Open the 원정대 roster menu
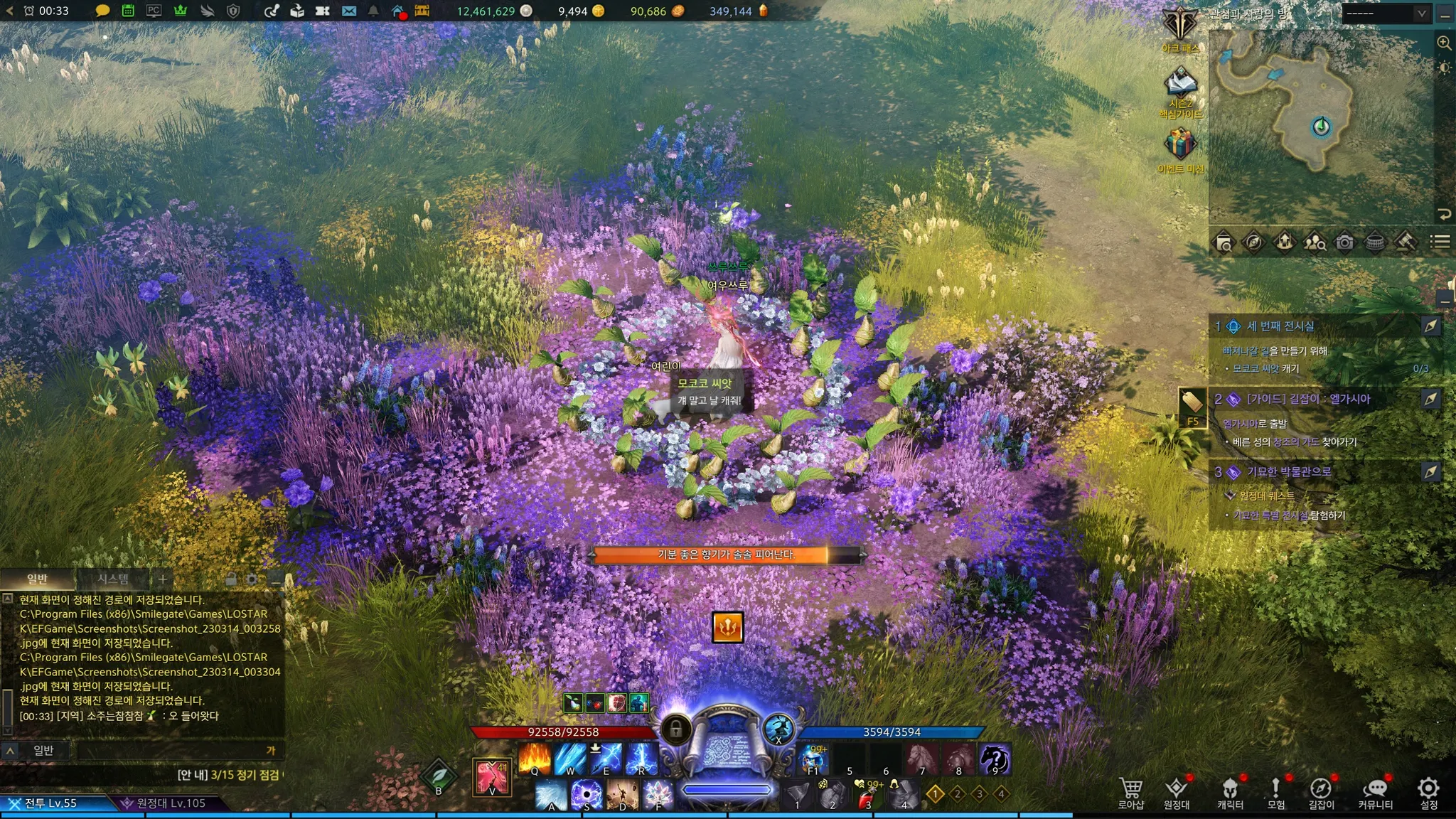 click(x=1177, y=792)
